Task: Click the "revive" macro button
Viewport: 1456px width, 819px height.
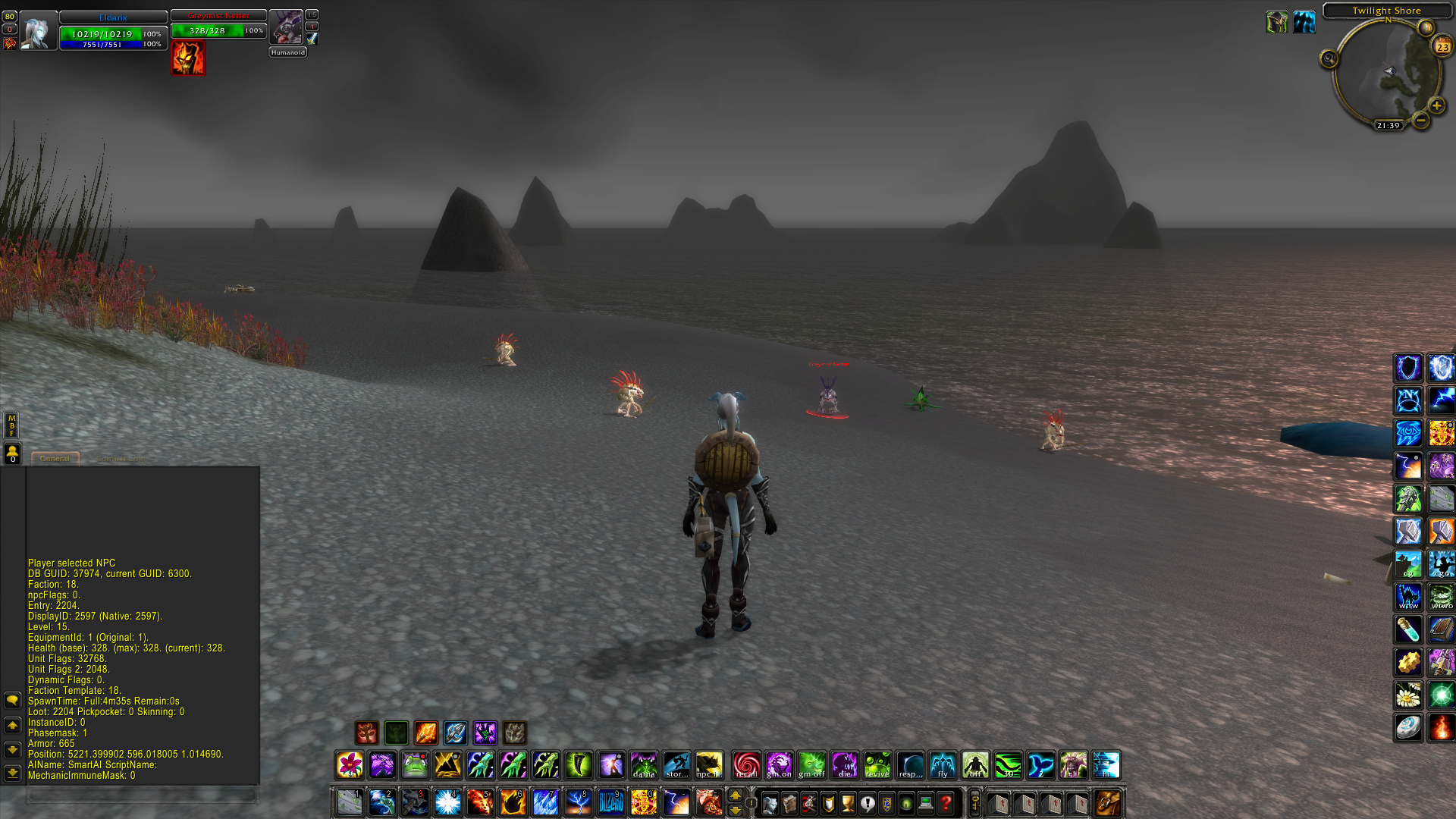Action: click(x=878, y=765)
